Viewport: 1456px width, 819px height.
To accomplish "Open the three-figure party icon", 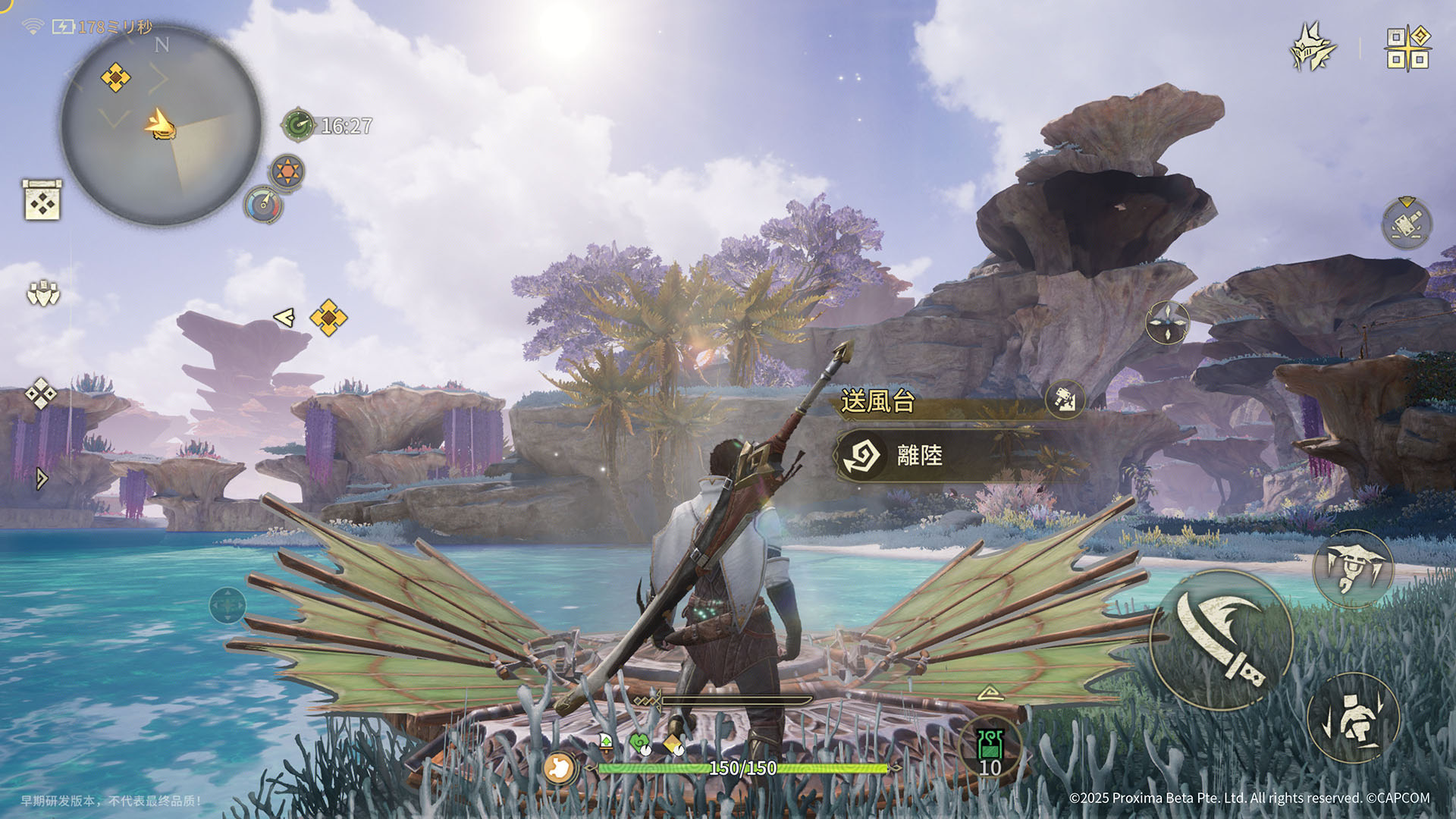I will (43, 293).
